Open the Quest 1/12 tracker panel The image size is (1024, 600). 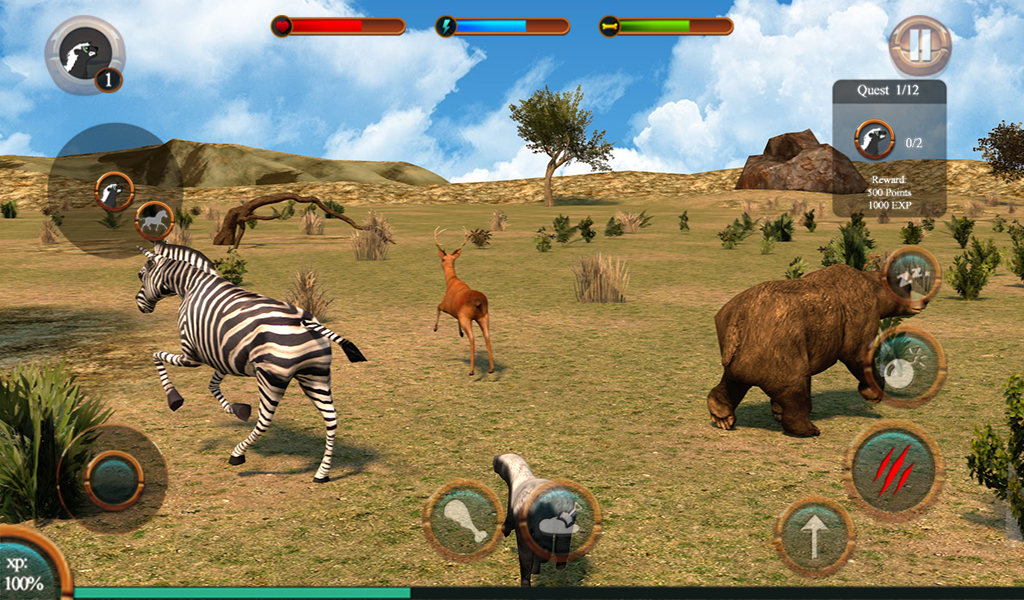(x=889, y=148)
